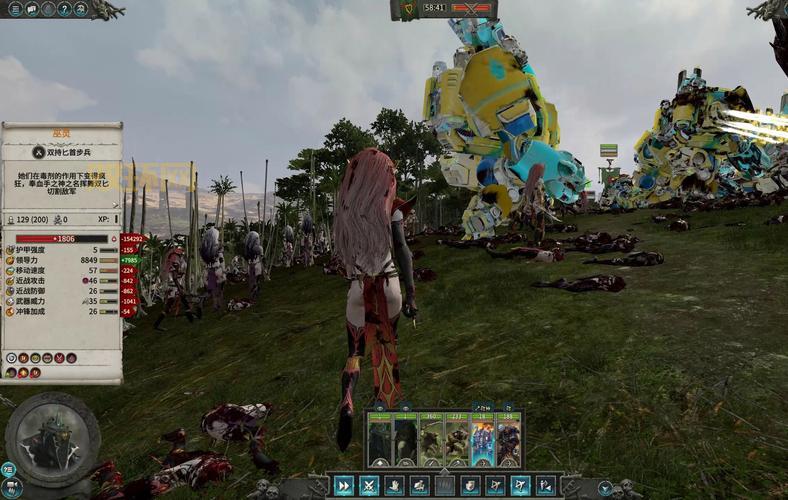Toggle the crossed swords melee mode button

[369, 486]
